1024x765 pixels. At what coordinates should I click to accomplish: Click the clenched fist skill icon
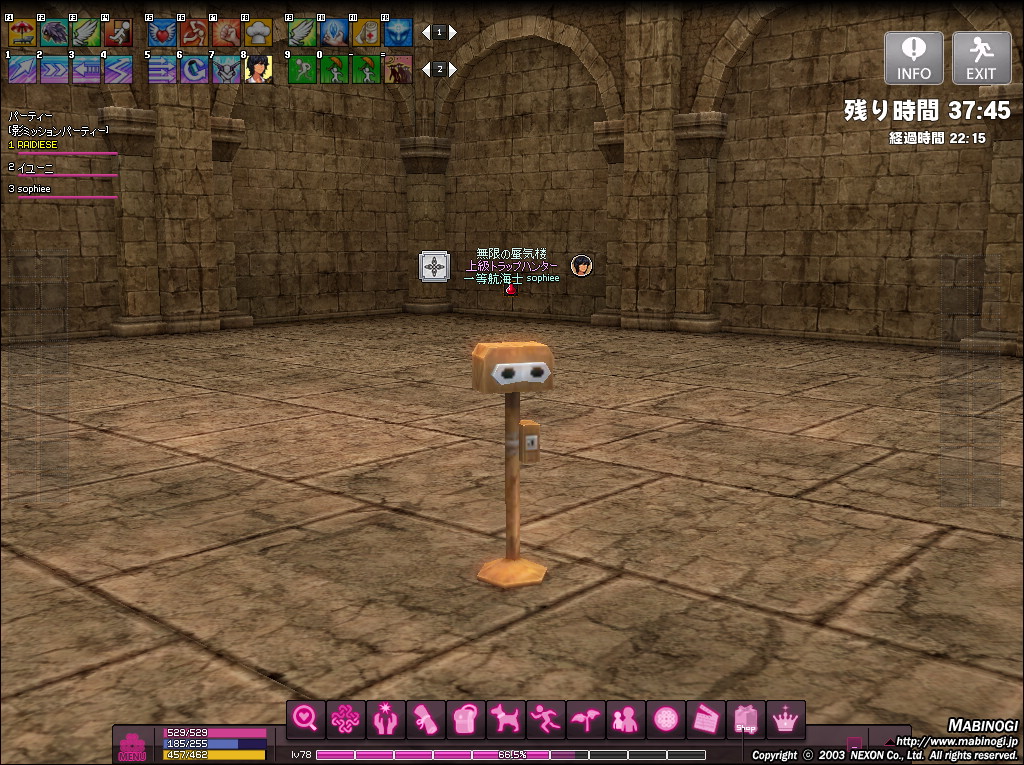(x=226, y=32)
